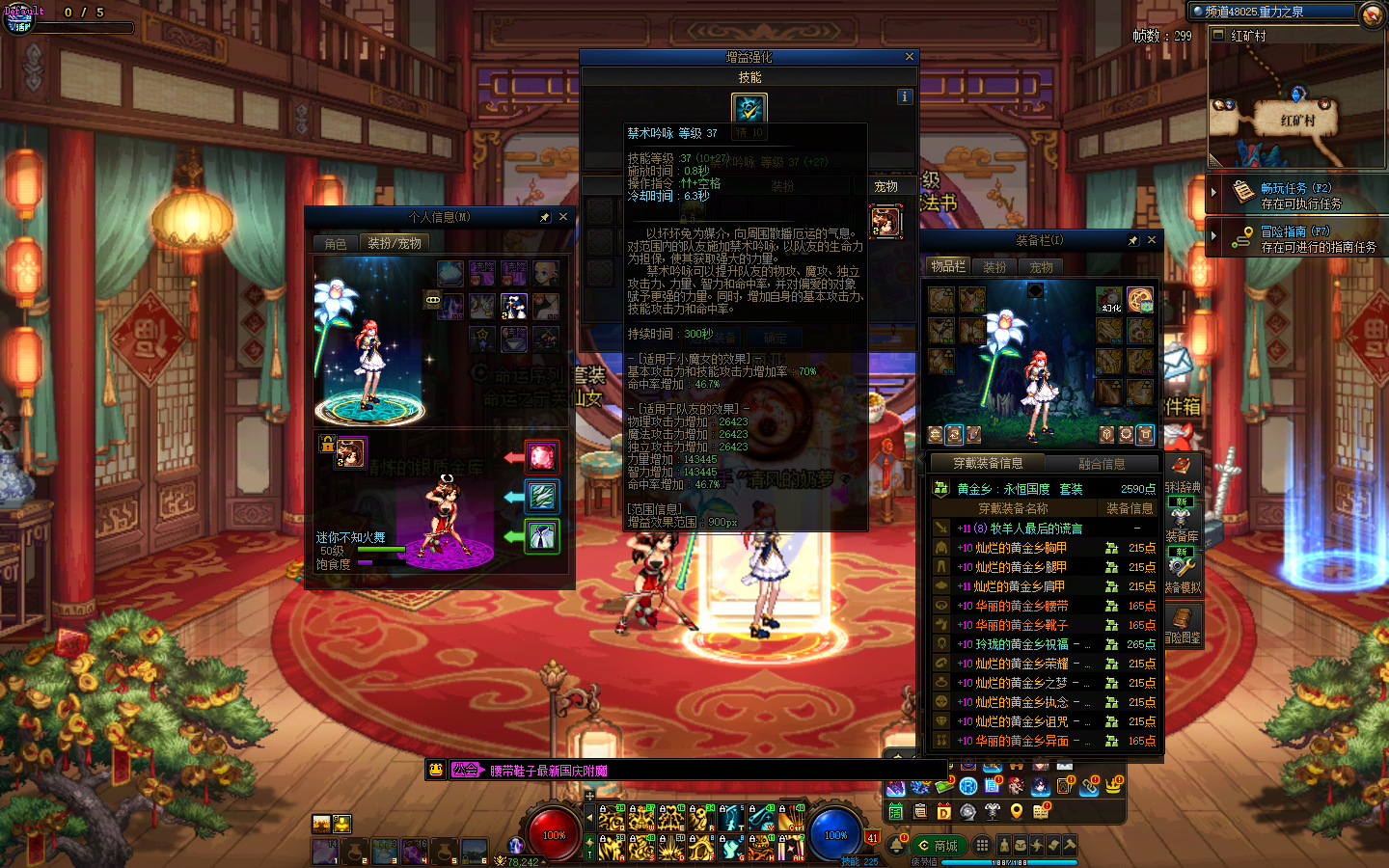Image resolution: width=1389 pixels, height=868 pixels.
Task: Close the 个人信息 character window
Action: (563, 217)
